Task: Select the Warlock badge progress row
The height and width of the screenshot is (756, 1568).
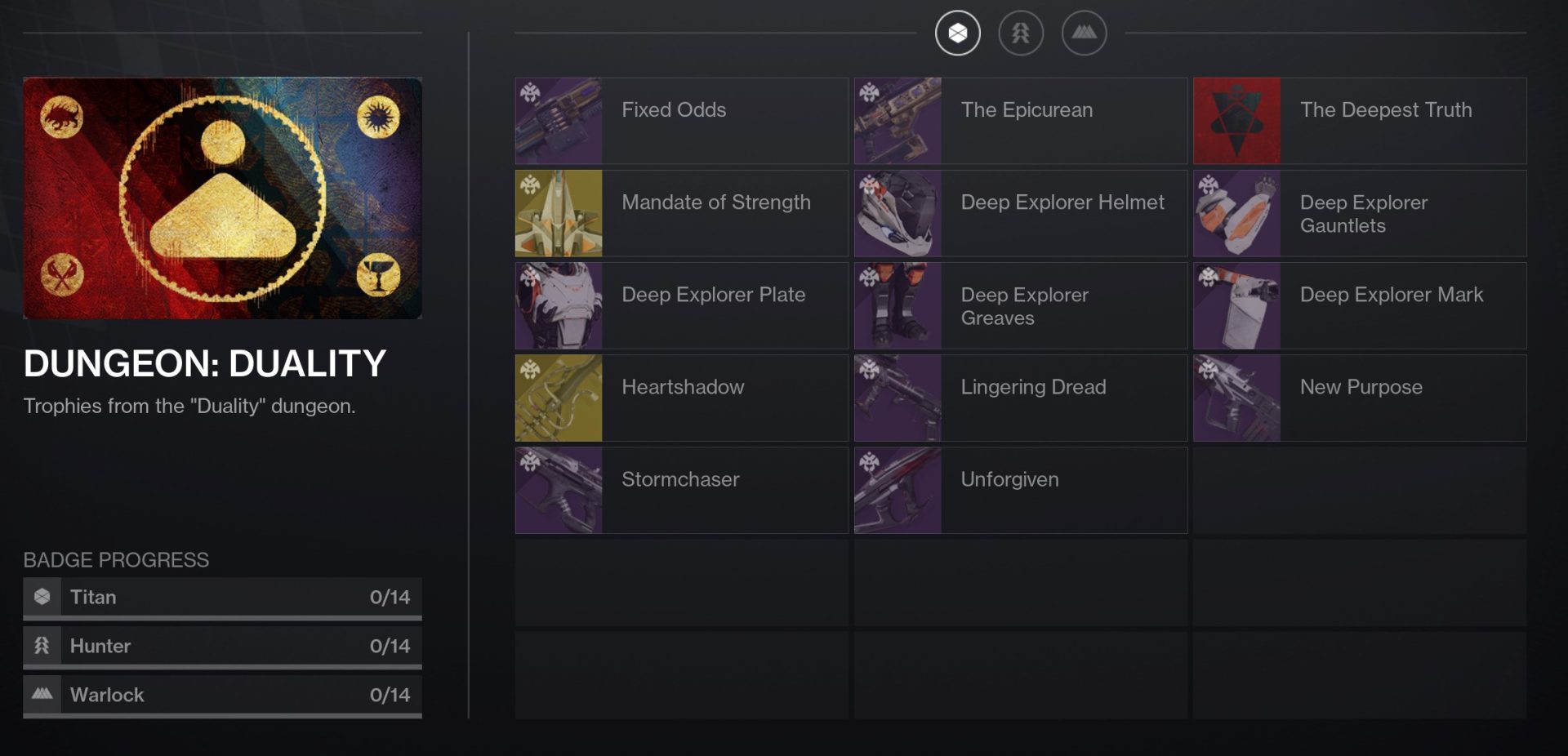Action: [x=222, y=696]
